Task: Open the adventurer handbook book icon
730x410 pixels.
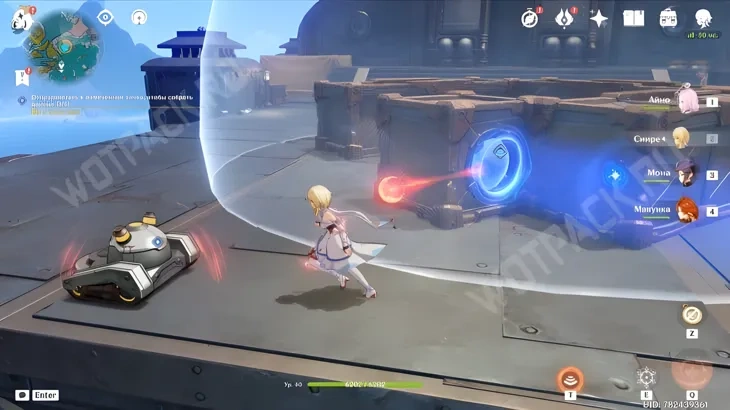Action: coord(633,17)
